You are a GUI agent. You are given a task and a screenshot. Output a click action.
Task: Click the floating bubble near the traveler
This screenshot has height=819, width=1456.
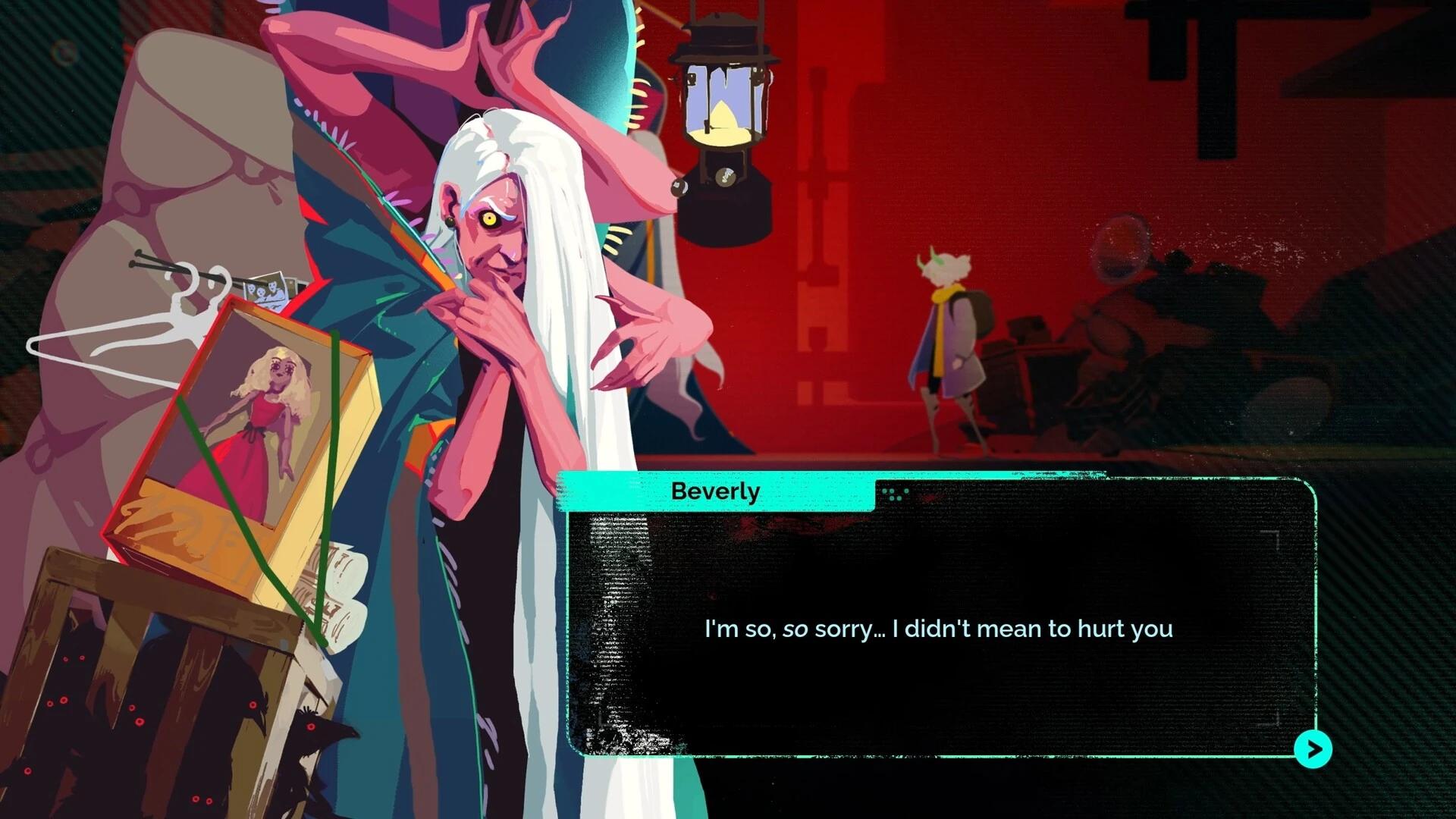tap(1121, 246)
